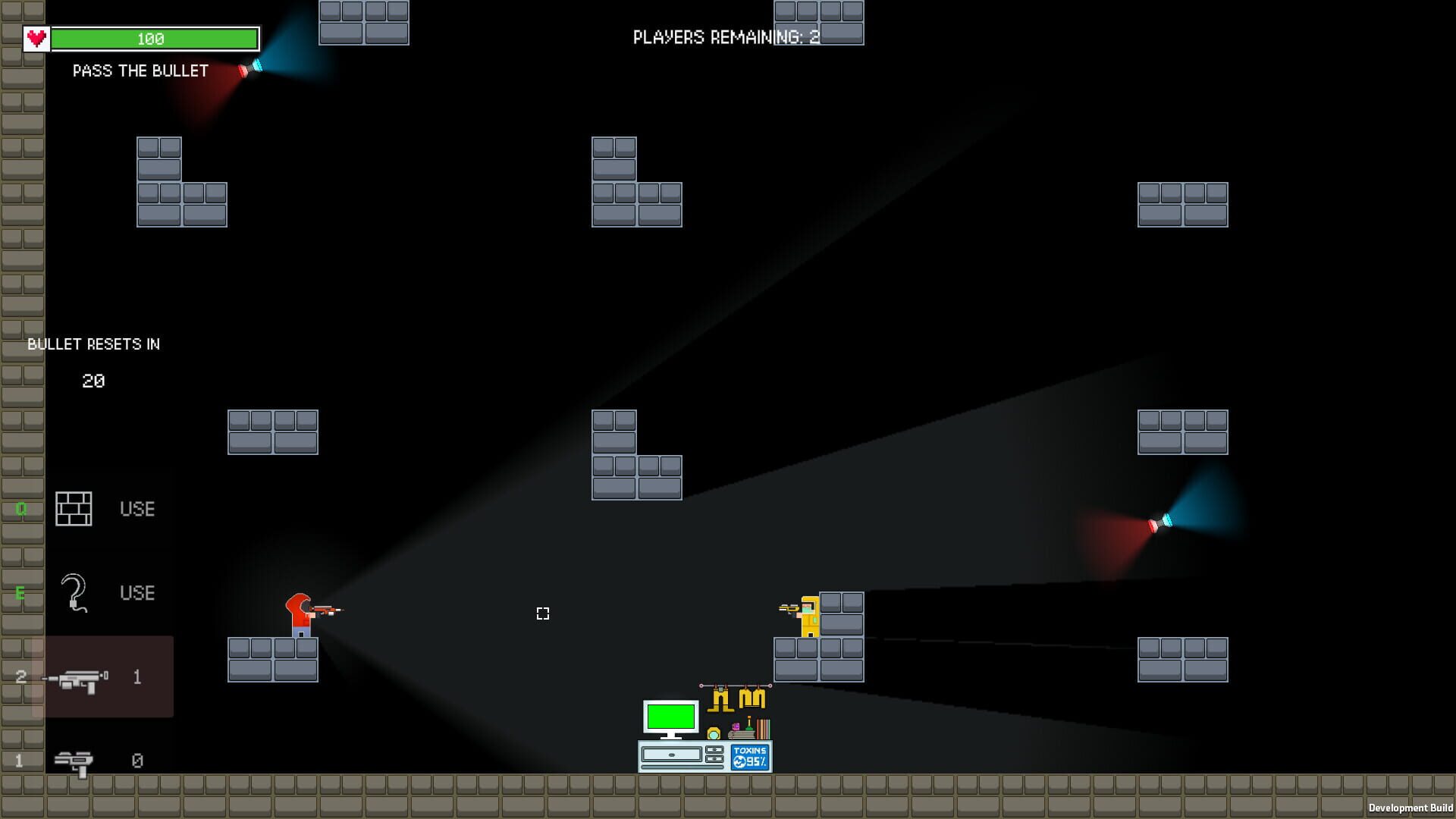1456x819 pixels.
Task: Select the SMG weapon in slot 2
Action: click(x=80, y=677)
